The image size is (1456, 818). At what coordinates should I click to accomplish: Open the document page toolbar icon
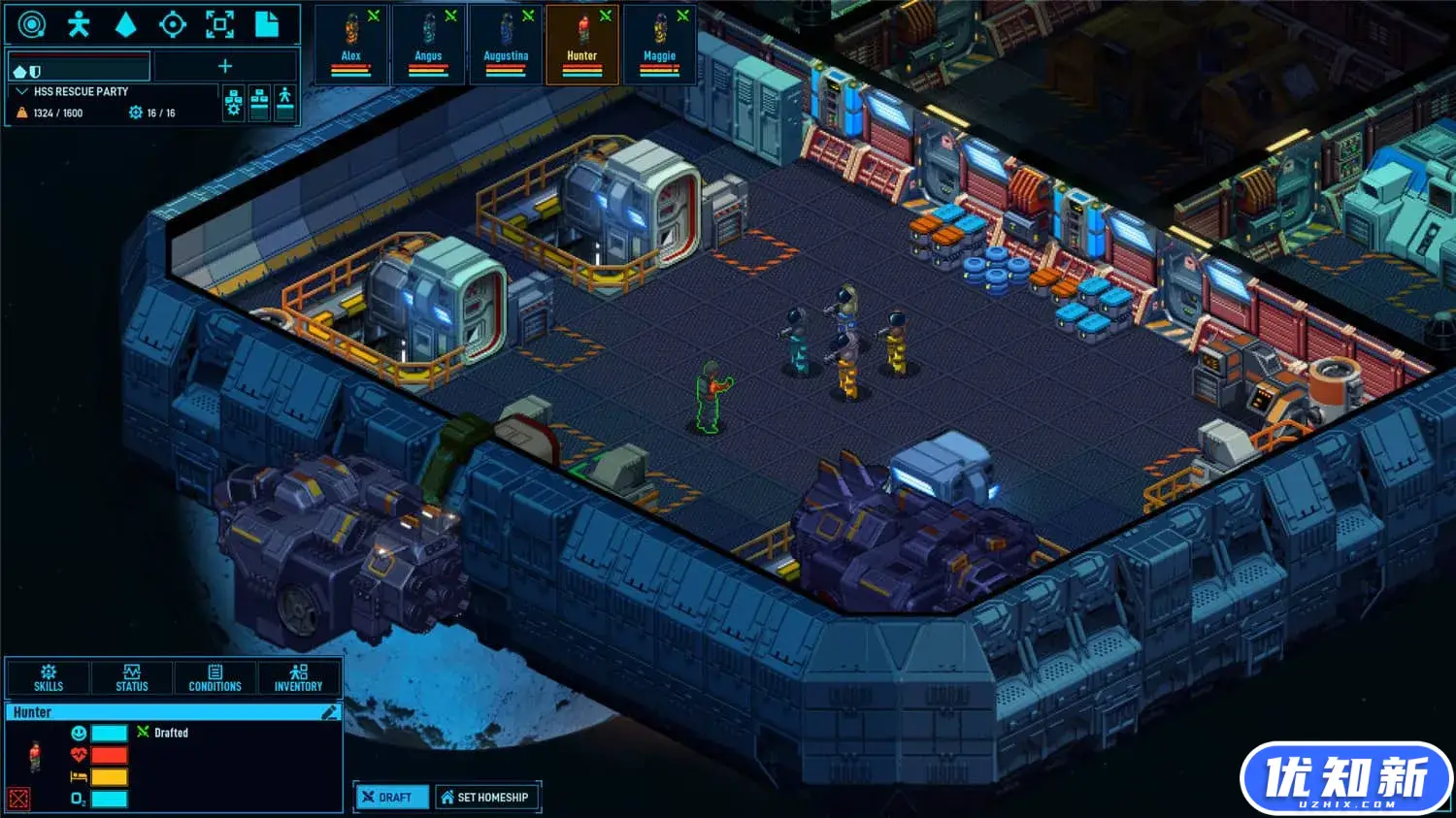pyautogui.click(x=267, y=24)
